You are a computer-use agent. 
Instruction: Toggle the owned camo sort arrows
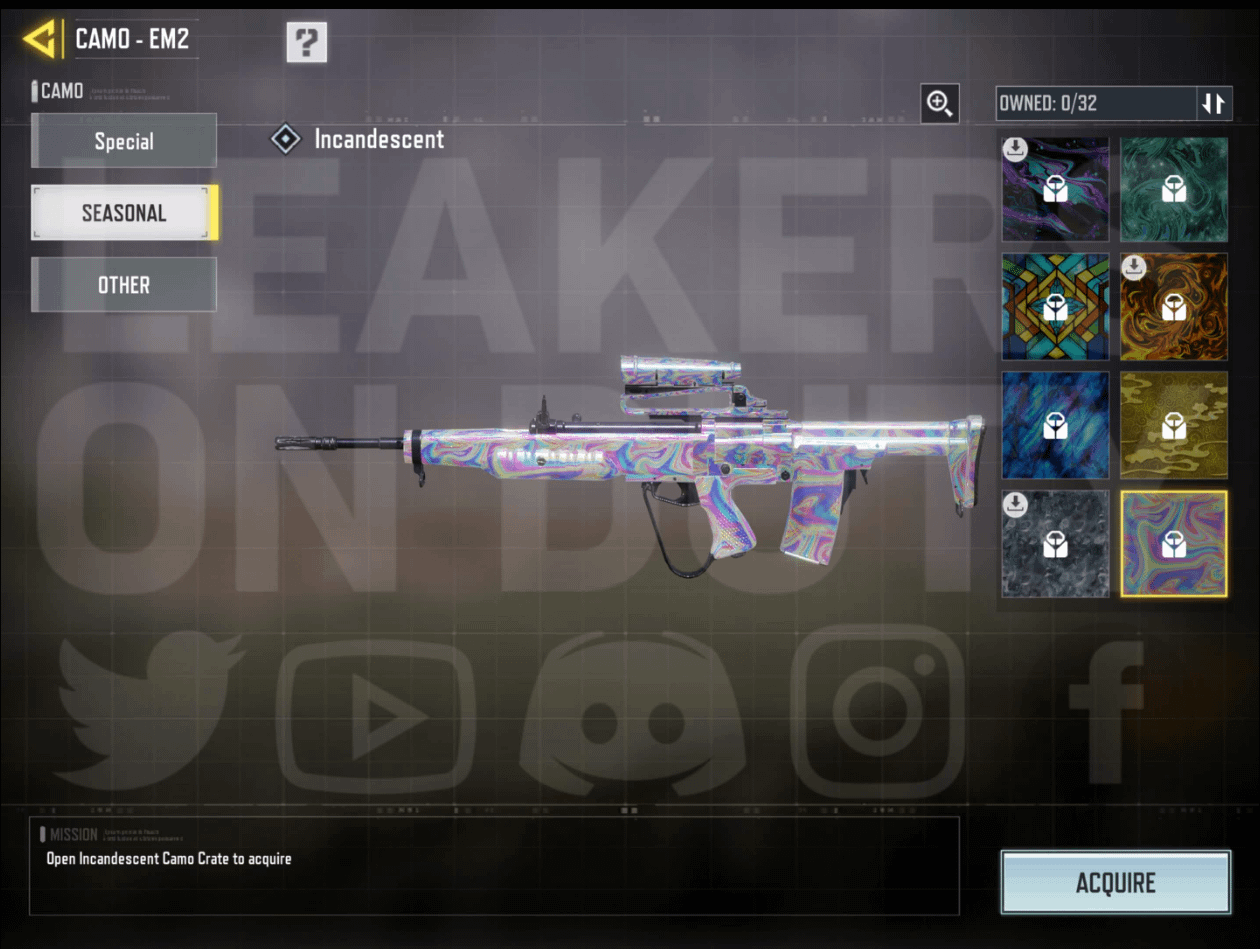(1214, 103)
